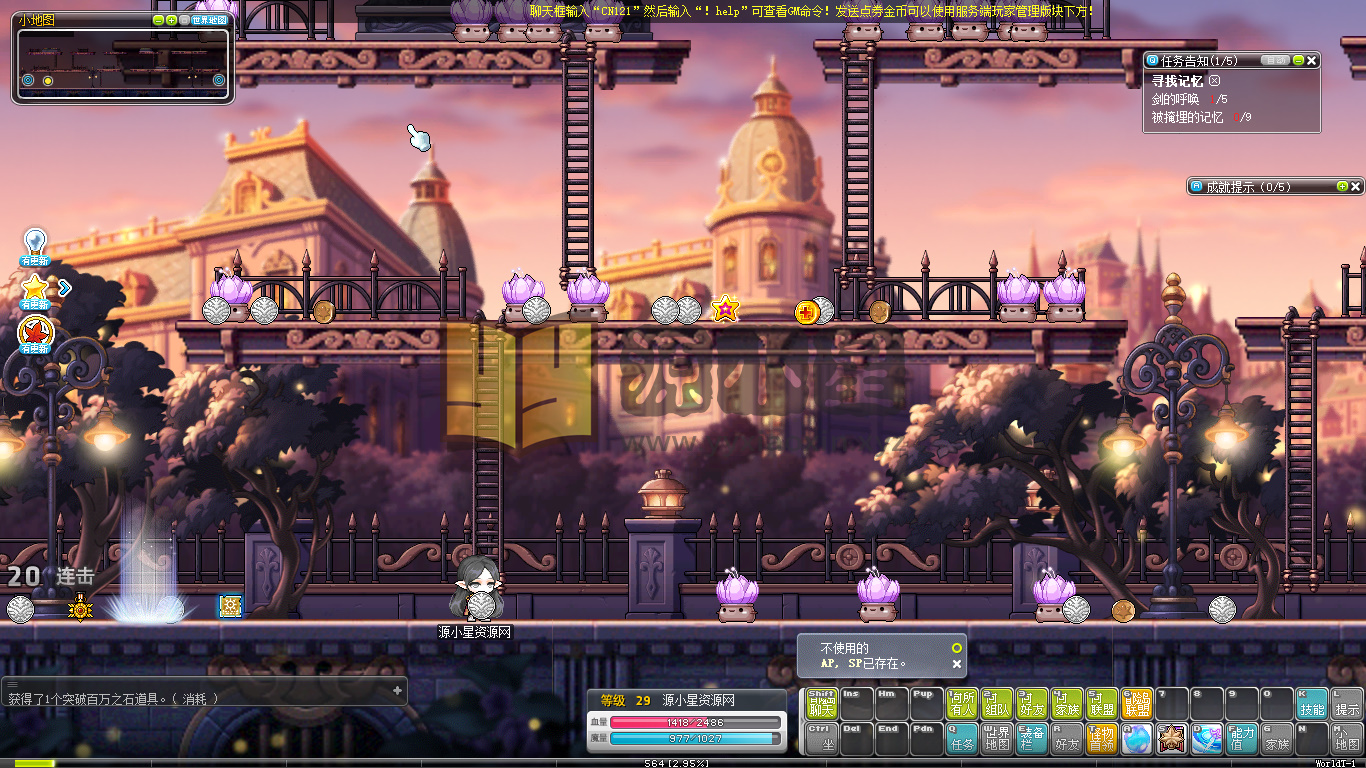Image resolution: width=1366 pixels, height=768 pixels.
Task: Toggle the 自动 button in quest tracker
Action: tap(1274, 61)
